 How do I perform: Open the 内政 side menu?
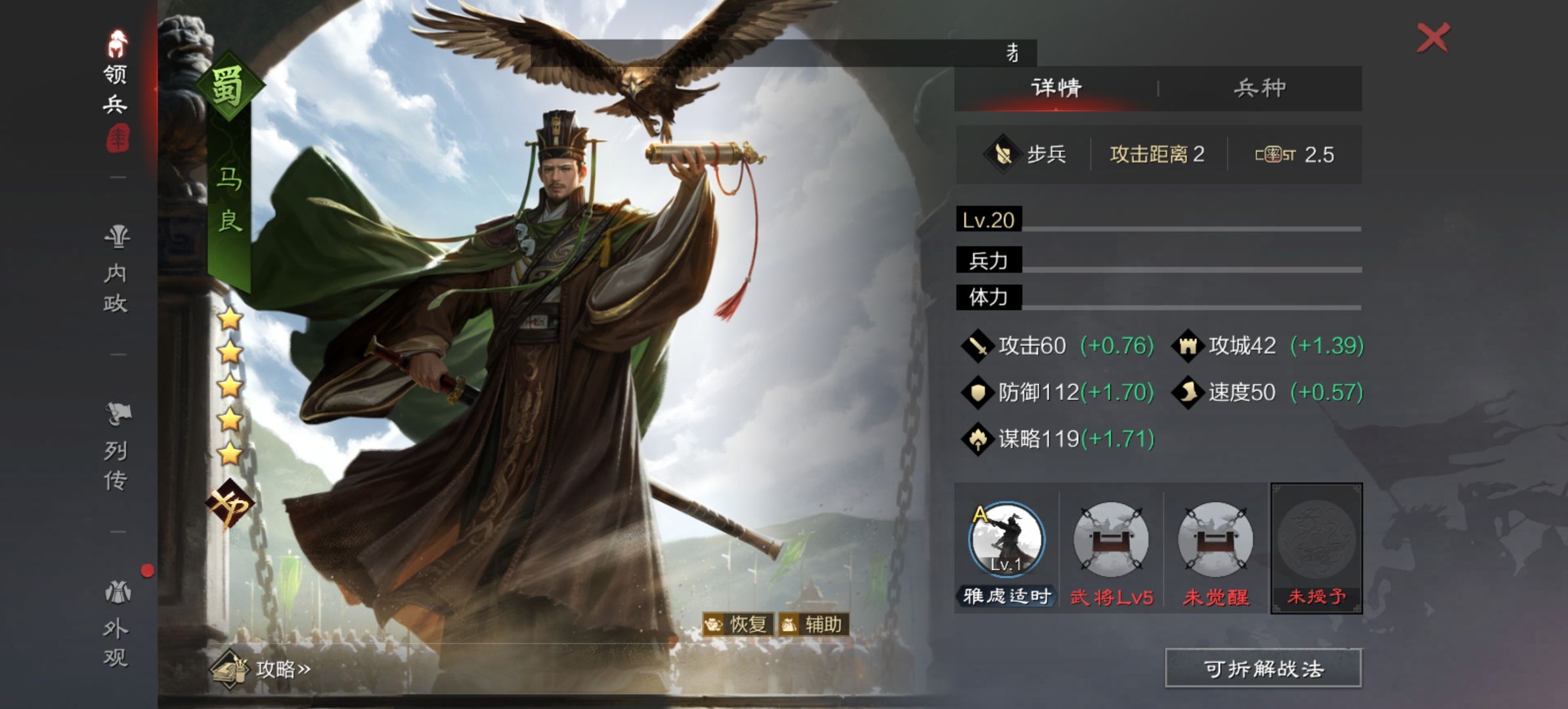[x=116, y=270]
